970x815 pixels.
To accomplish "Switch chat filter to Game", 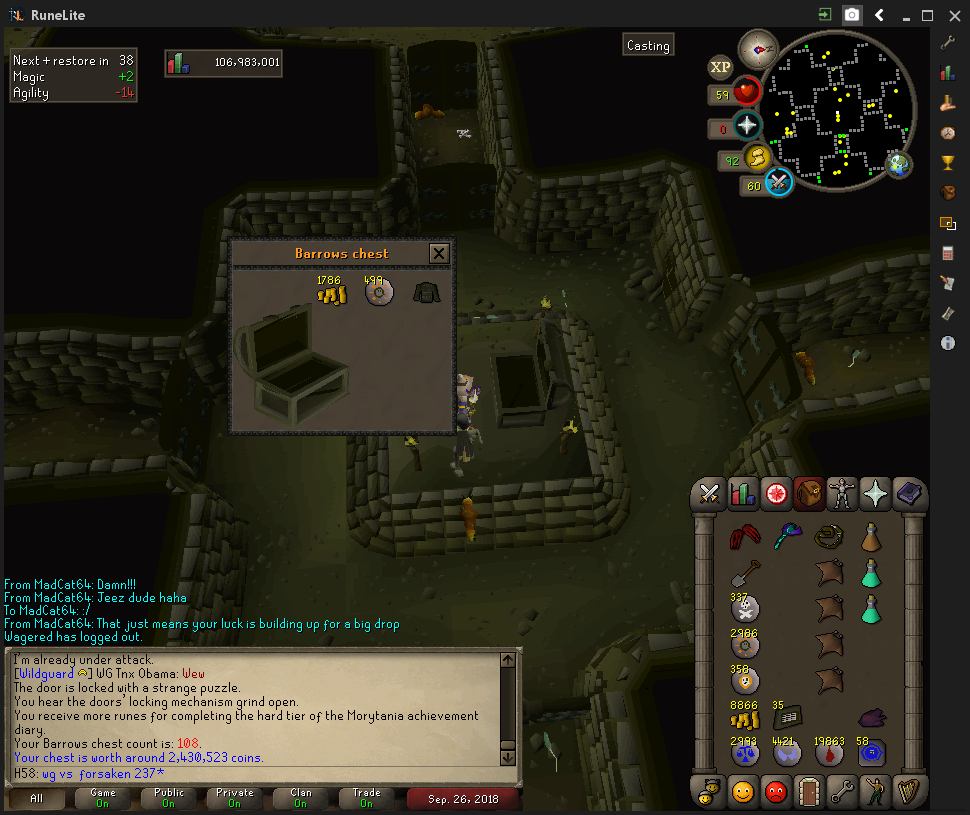I will (x=103, y=798).
